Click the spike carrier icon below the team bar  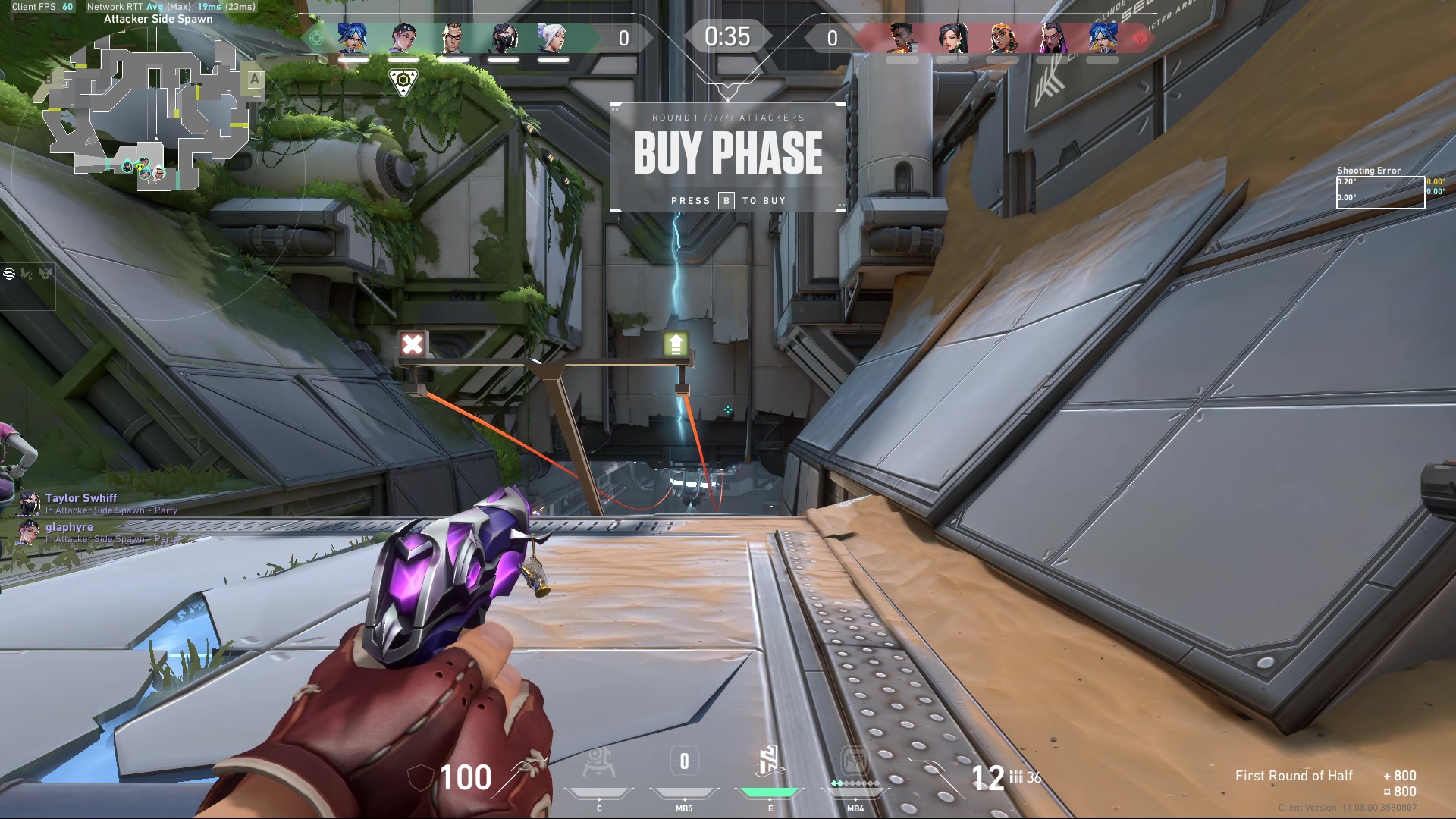click(403, 81)
